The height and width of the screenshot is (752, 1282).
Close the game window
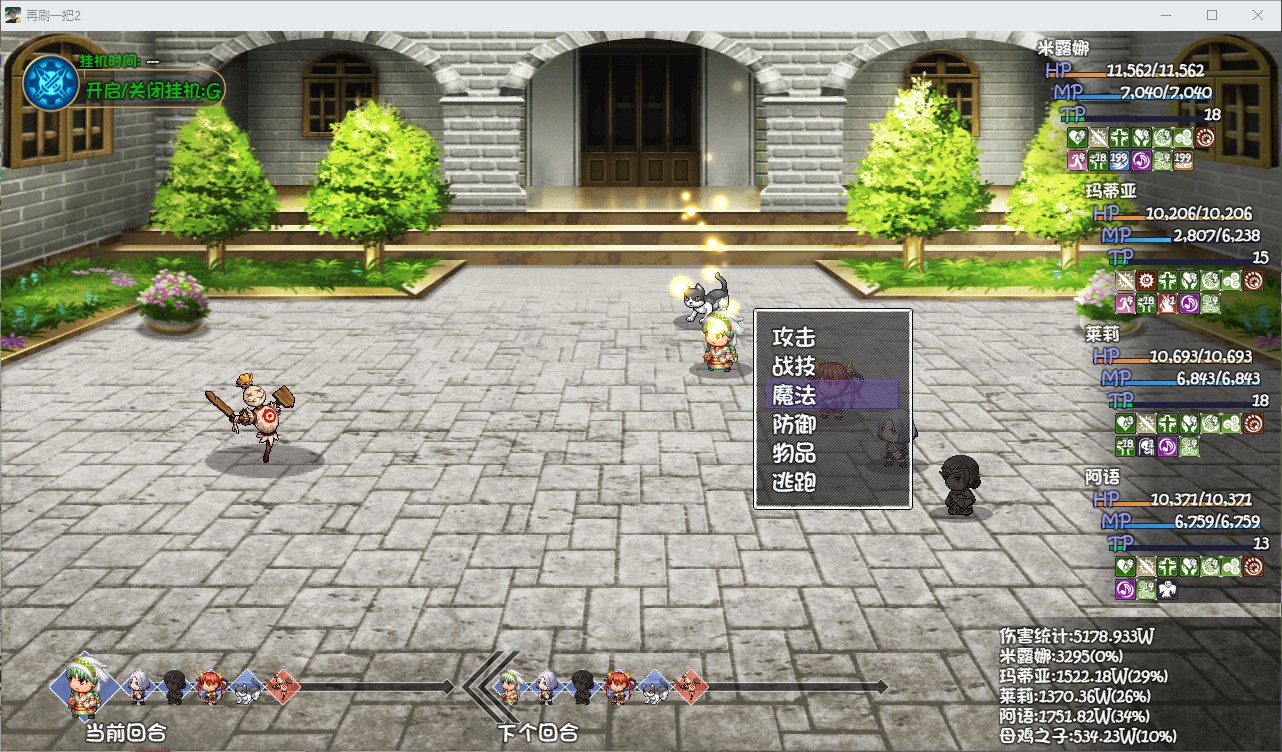[x=1257, y=15]
